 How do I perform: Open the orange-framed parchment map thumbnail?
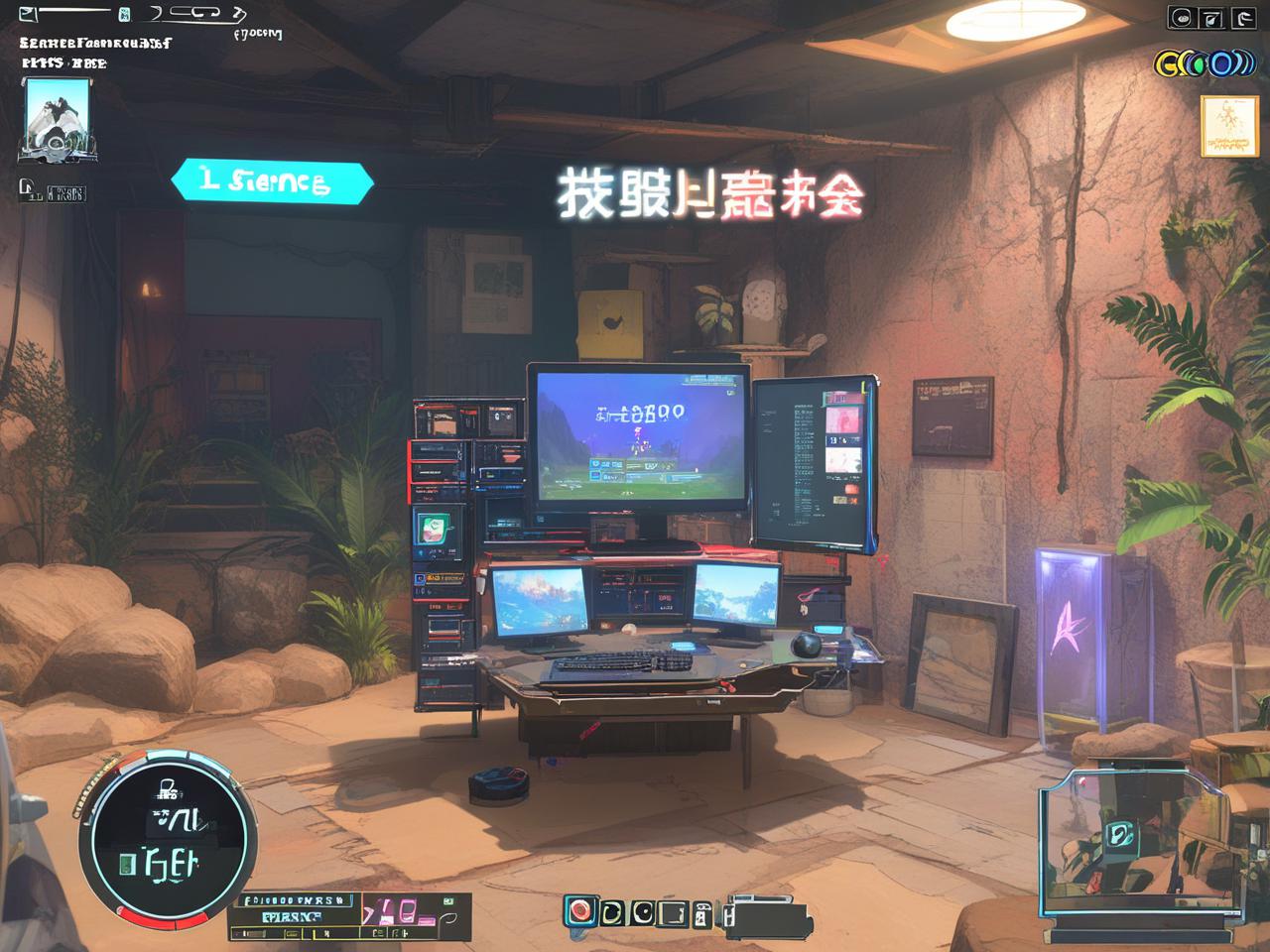(x=1228, y=126)
